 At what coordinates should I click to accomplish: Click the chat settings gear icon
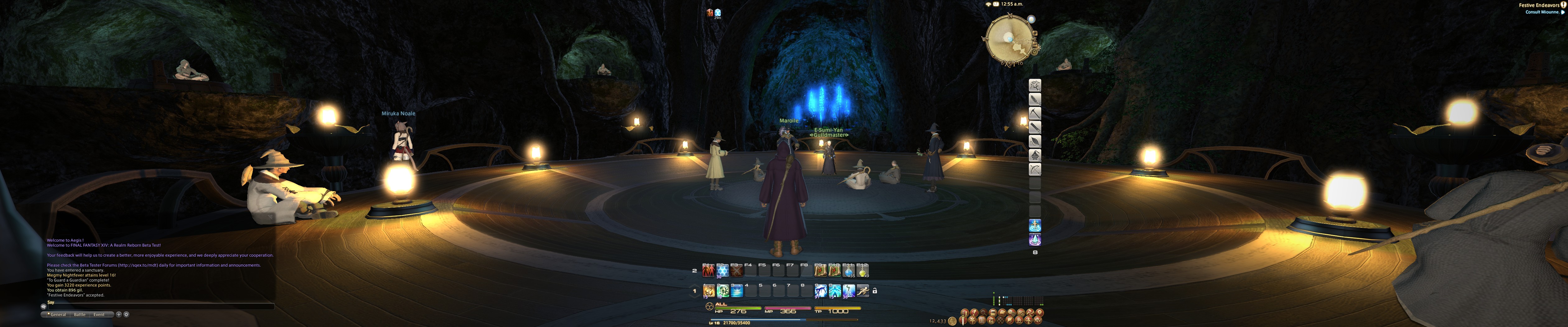(127, 315)
